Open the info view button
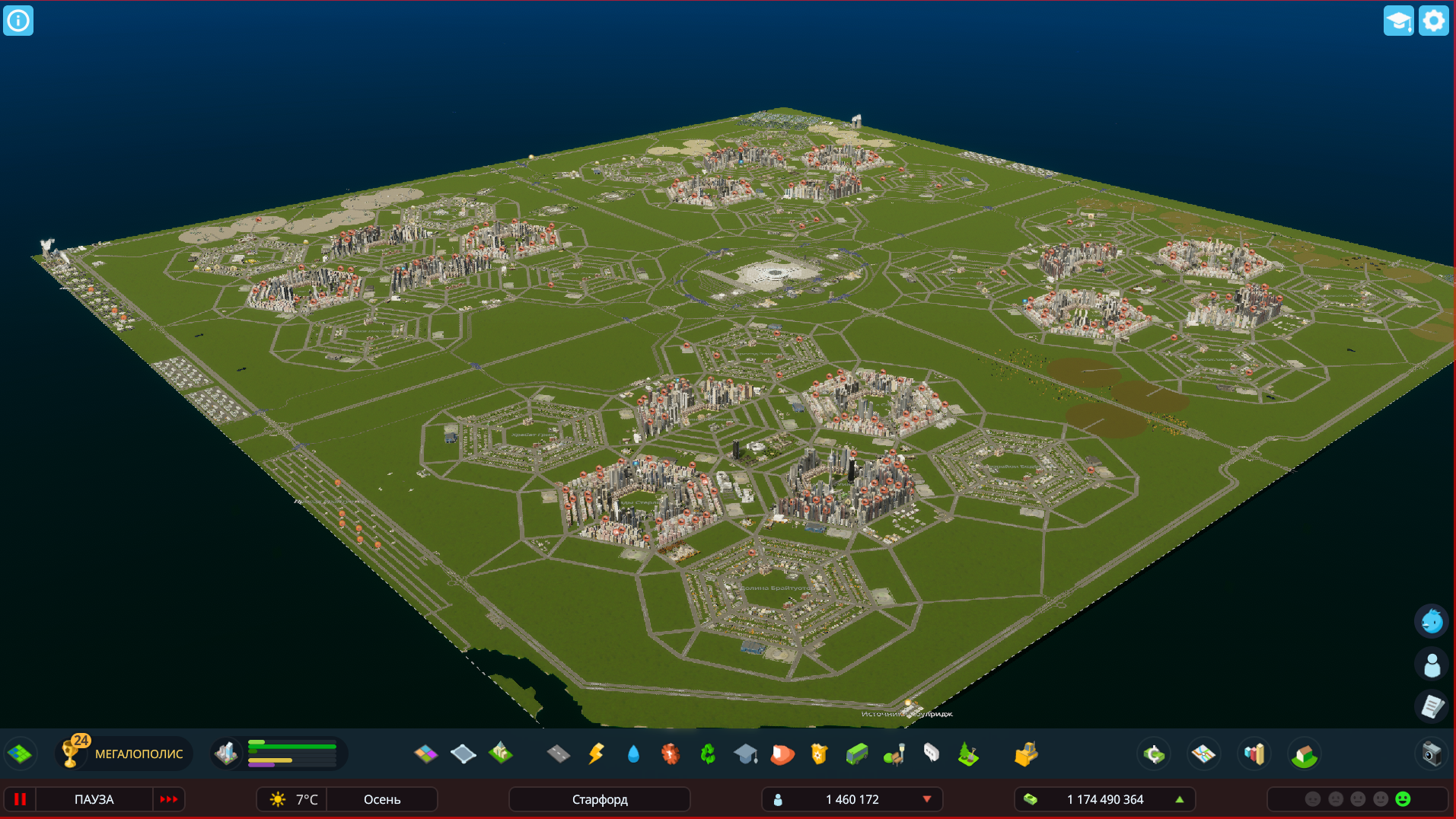 pyautogui.click(x=18, y=21)
